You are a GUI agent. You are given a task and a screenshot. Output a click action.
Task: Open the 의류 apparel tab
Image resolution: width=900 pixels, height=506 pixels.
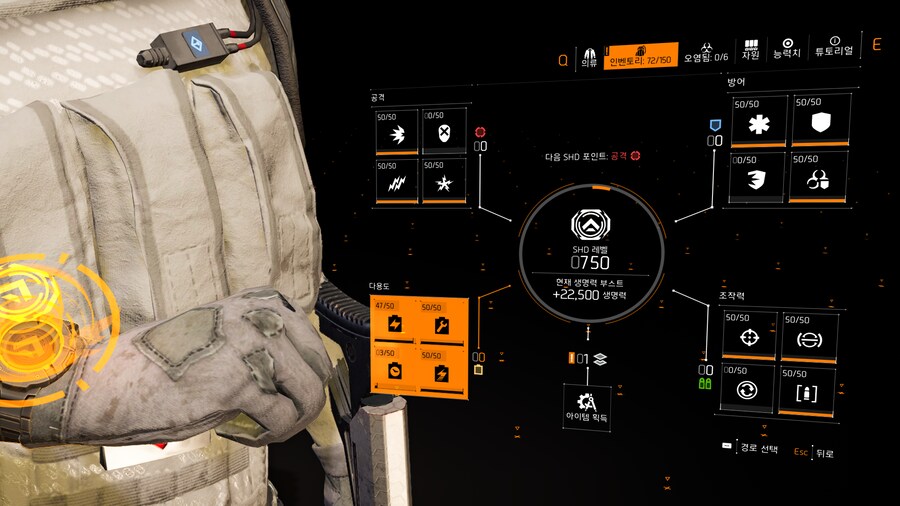(589, 56)
